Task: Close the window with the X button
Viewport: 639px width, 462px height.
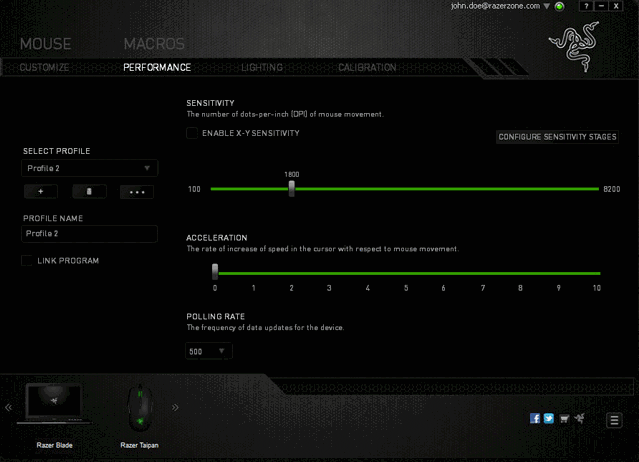Action: pyautogui.click(x=616, y=6)
